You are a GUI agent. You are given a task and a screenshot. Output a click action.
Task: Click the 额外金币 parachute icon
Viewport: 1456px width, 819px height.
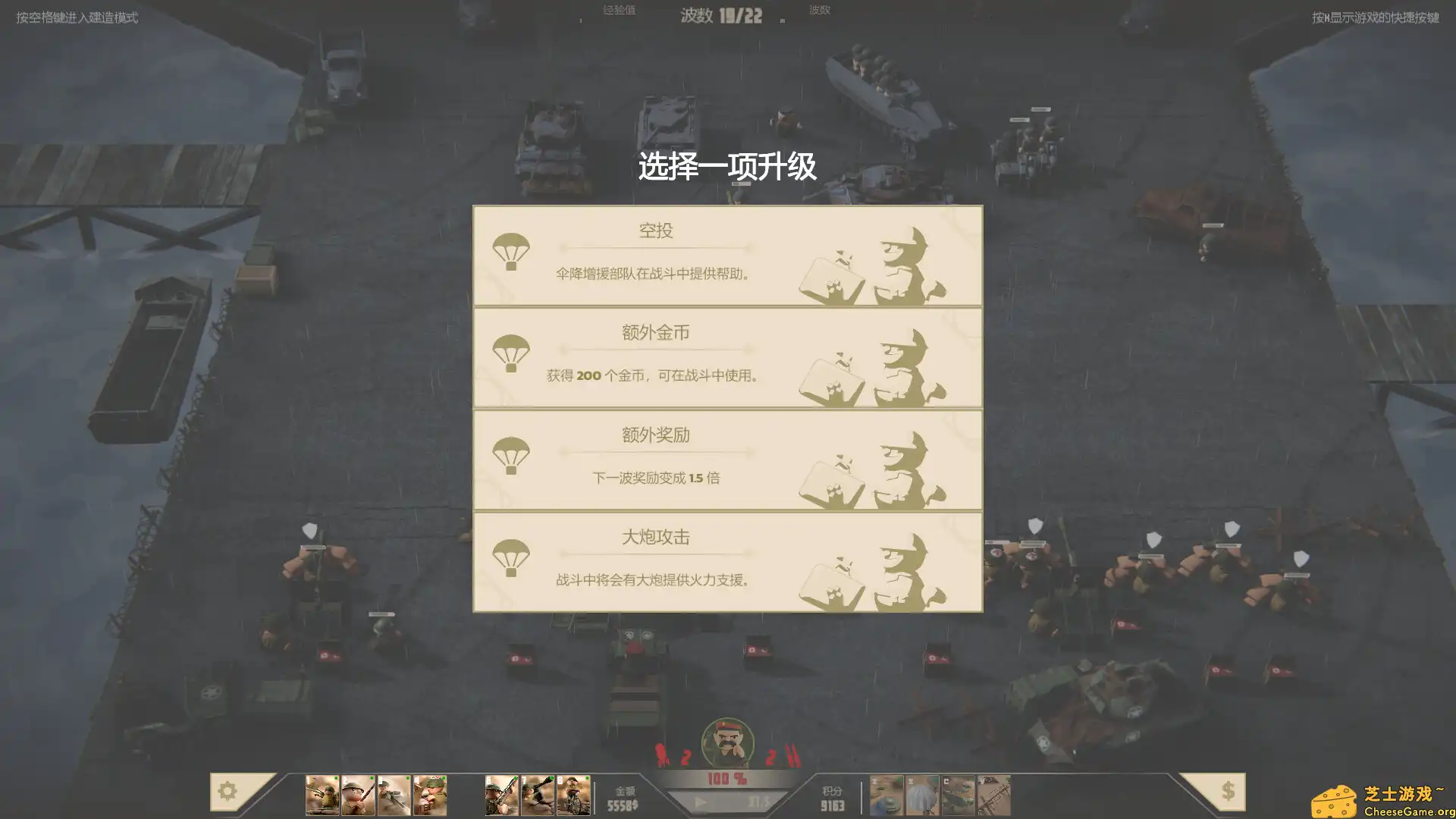(x=513, y=353)
